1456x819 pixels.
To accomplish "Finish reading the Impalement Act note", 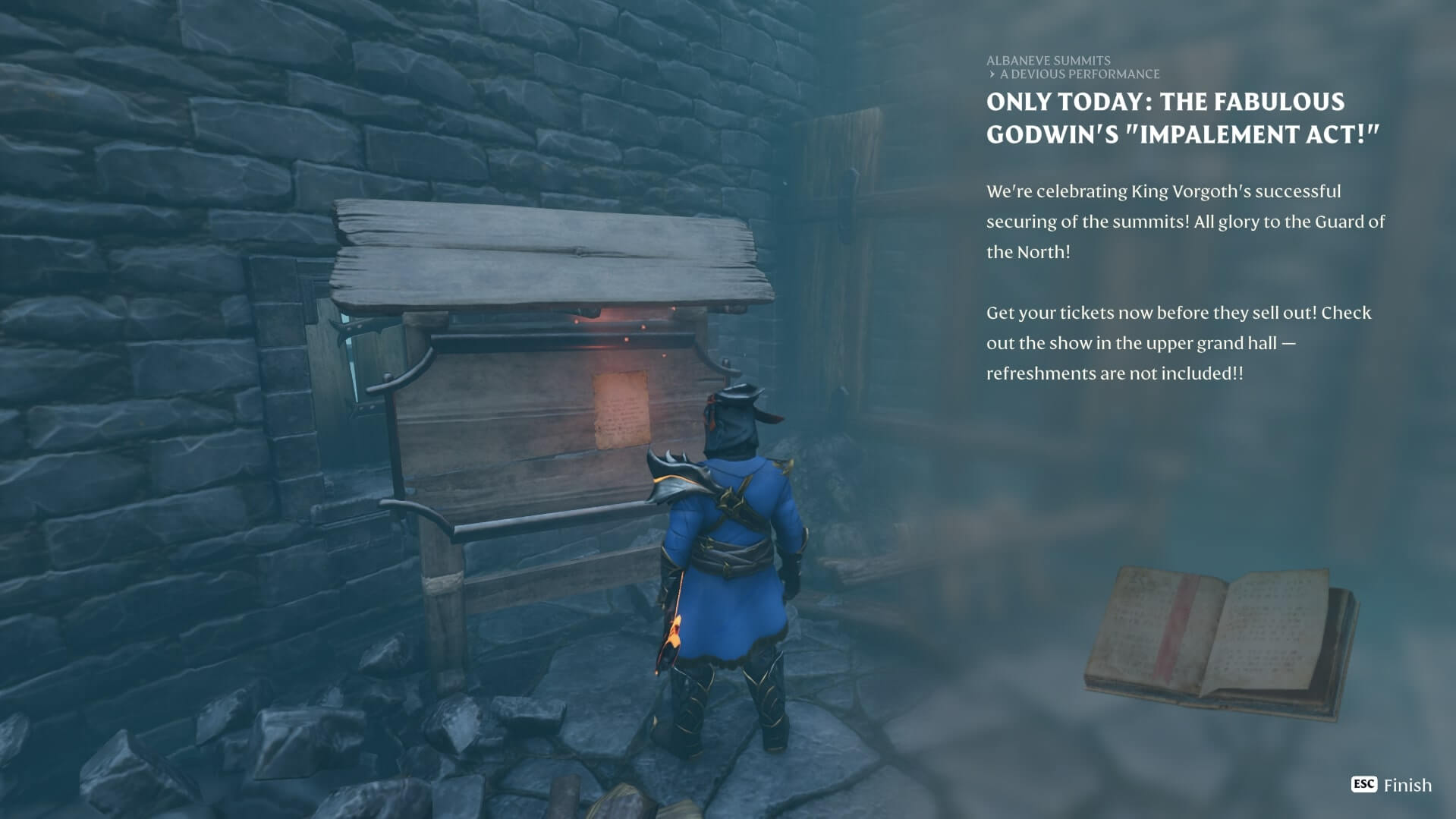I will click(1392, 785).
